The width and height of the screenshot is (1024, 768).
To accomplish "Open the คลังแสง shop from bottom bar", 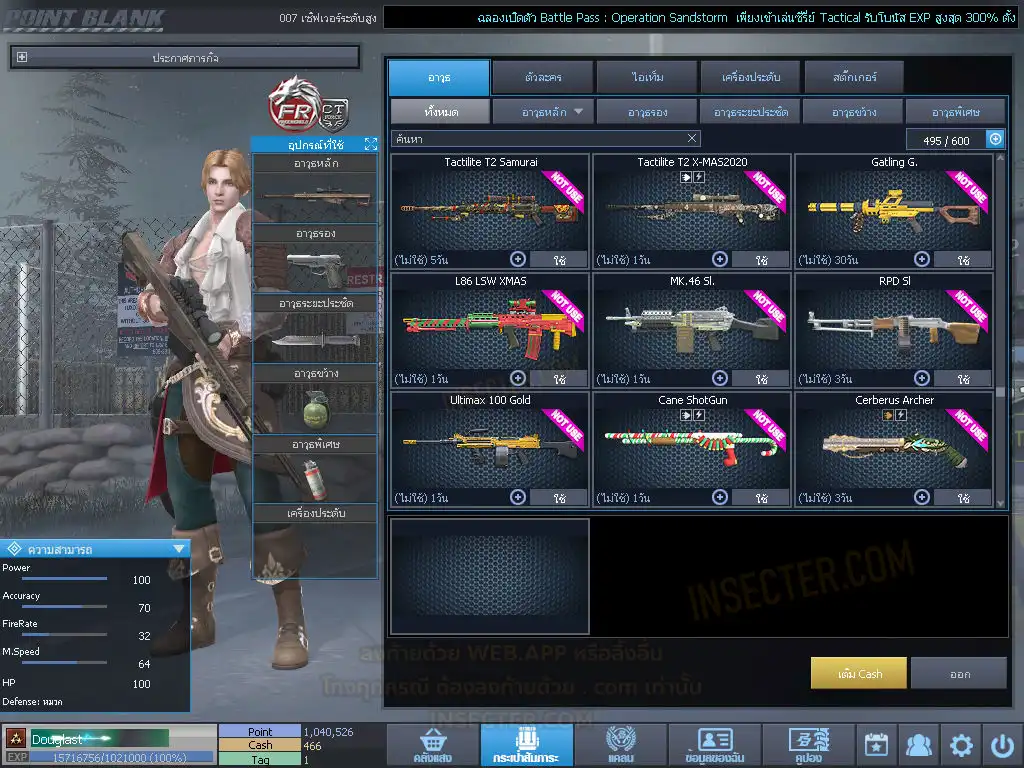I will (431, 745).
